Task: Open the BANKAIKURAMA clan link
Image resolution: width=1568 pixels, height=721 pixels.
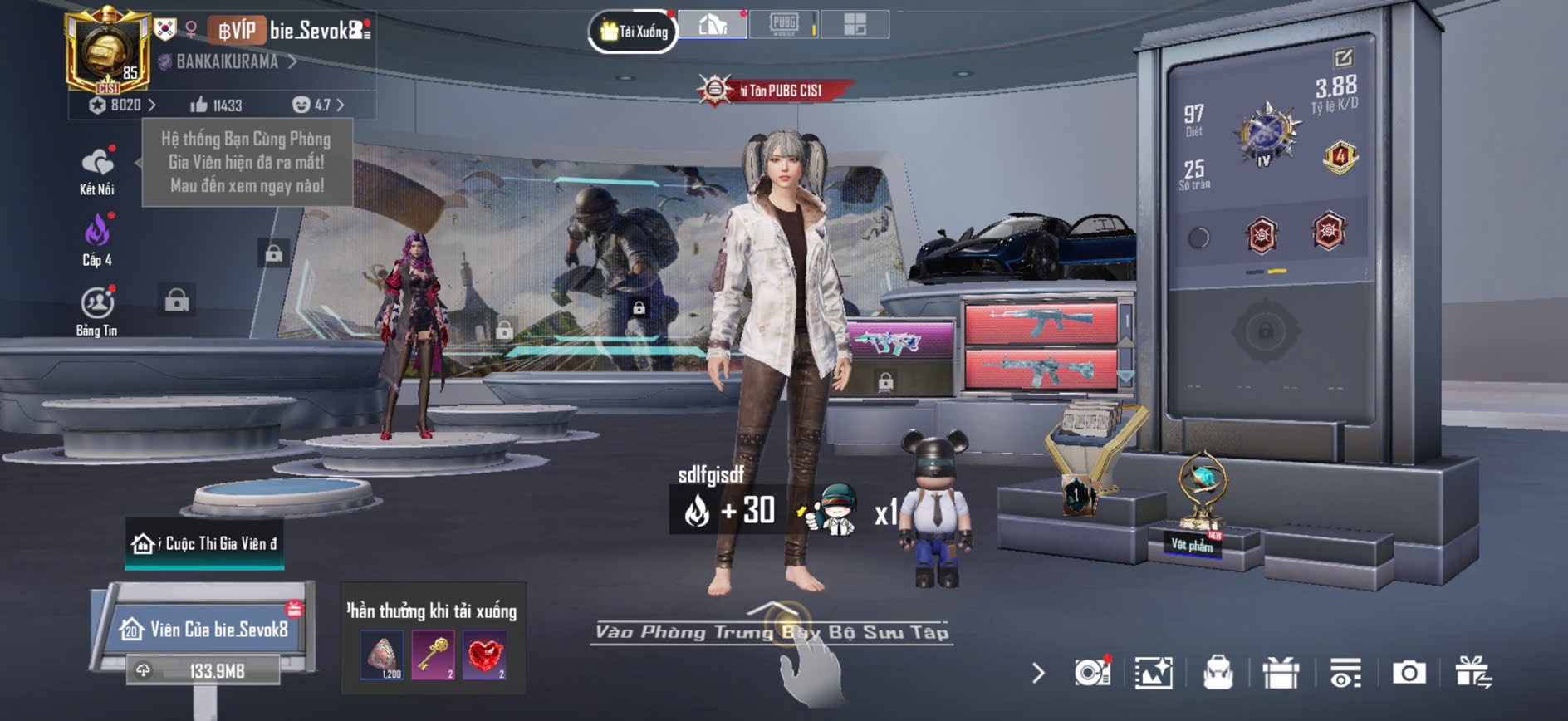Action: (227, 61)
